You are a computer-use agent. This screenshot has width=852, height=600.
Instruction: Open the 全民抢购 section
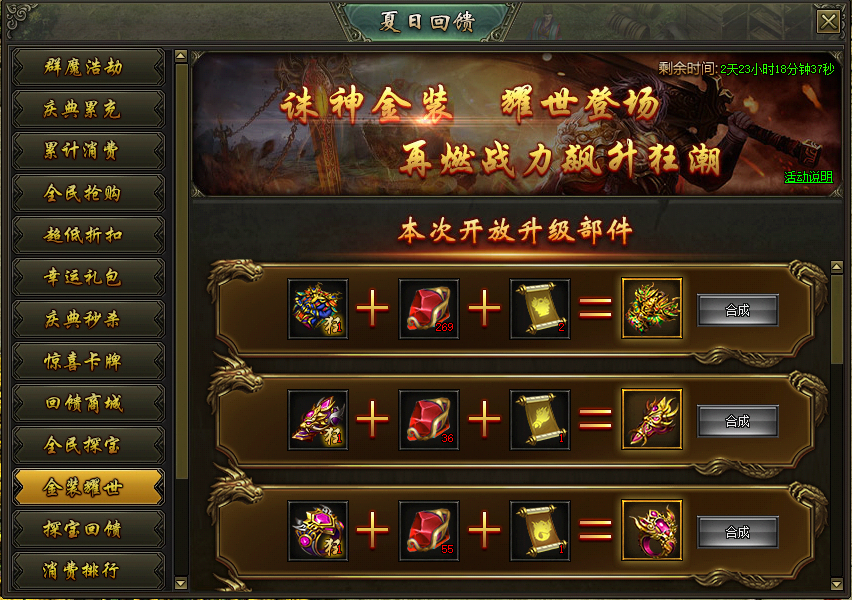88,193
